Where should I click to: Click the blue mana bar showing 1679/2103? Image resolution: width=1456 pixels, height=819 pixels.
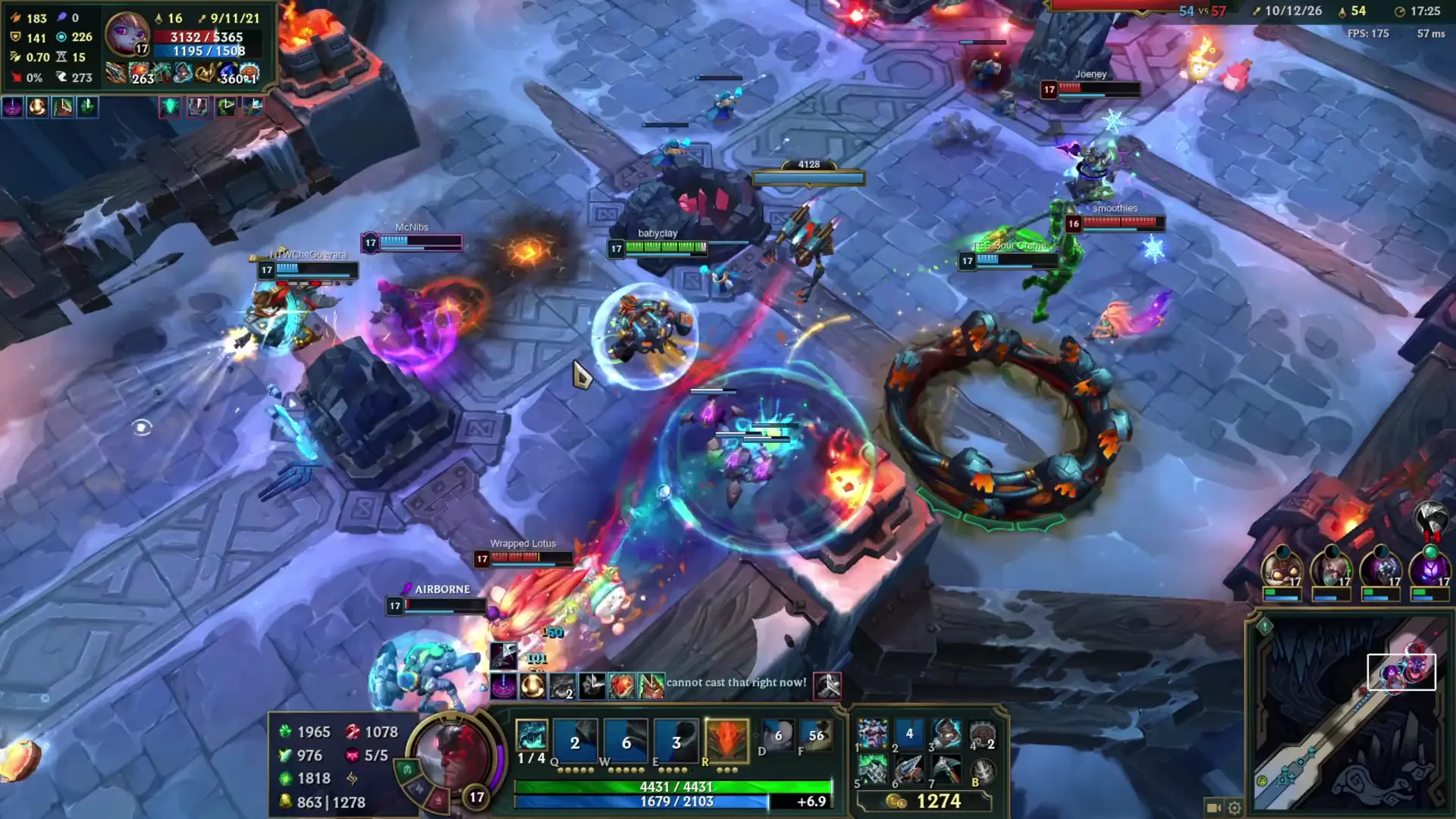[x=667, y=800]
